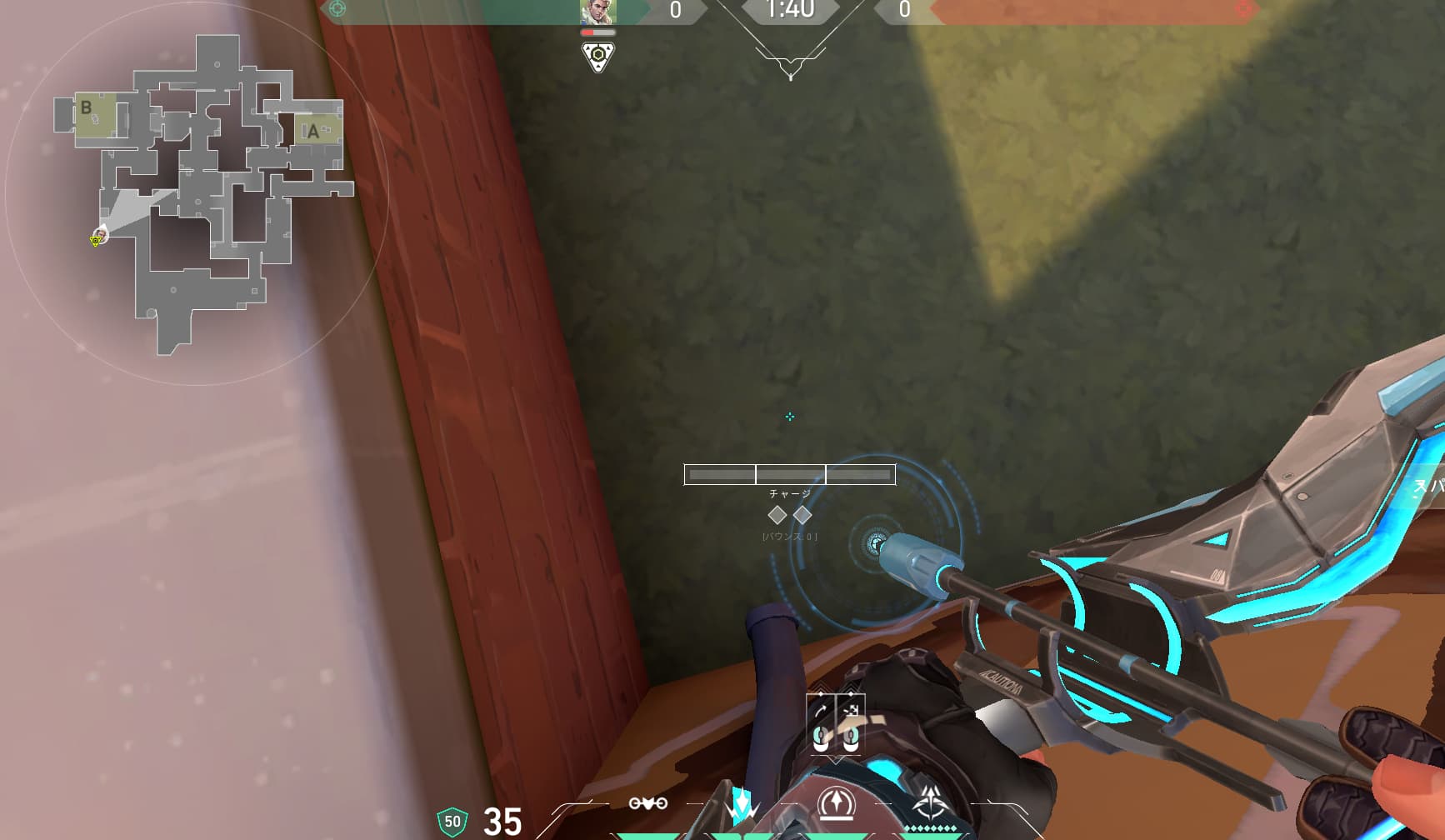Activate the Owl Drone ability icon
Viewport: 1445px width, 840px height.
[648, 803]
